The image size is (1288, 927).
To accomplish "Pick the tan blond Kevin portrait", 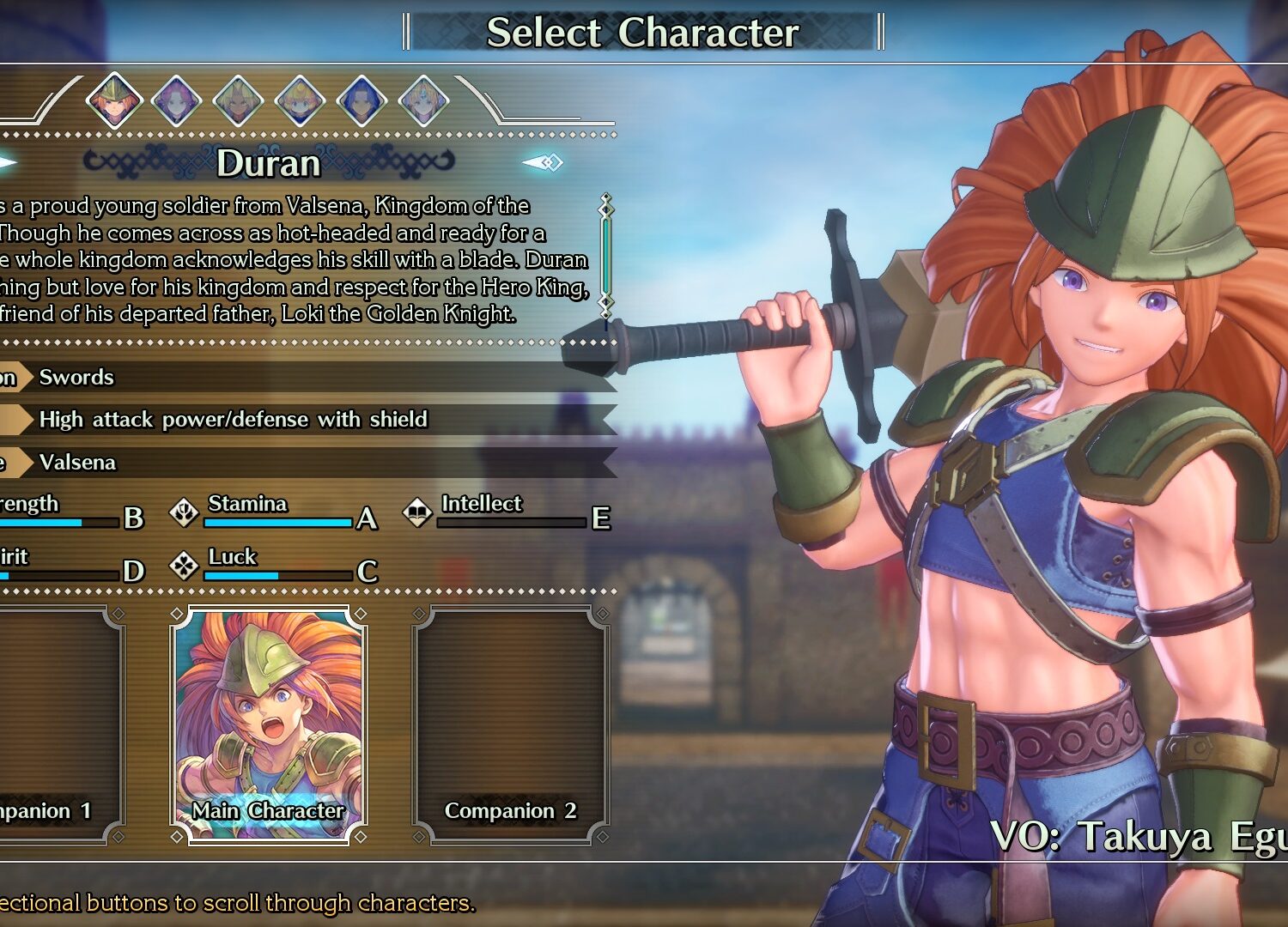I will tap(238, 101).
